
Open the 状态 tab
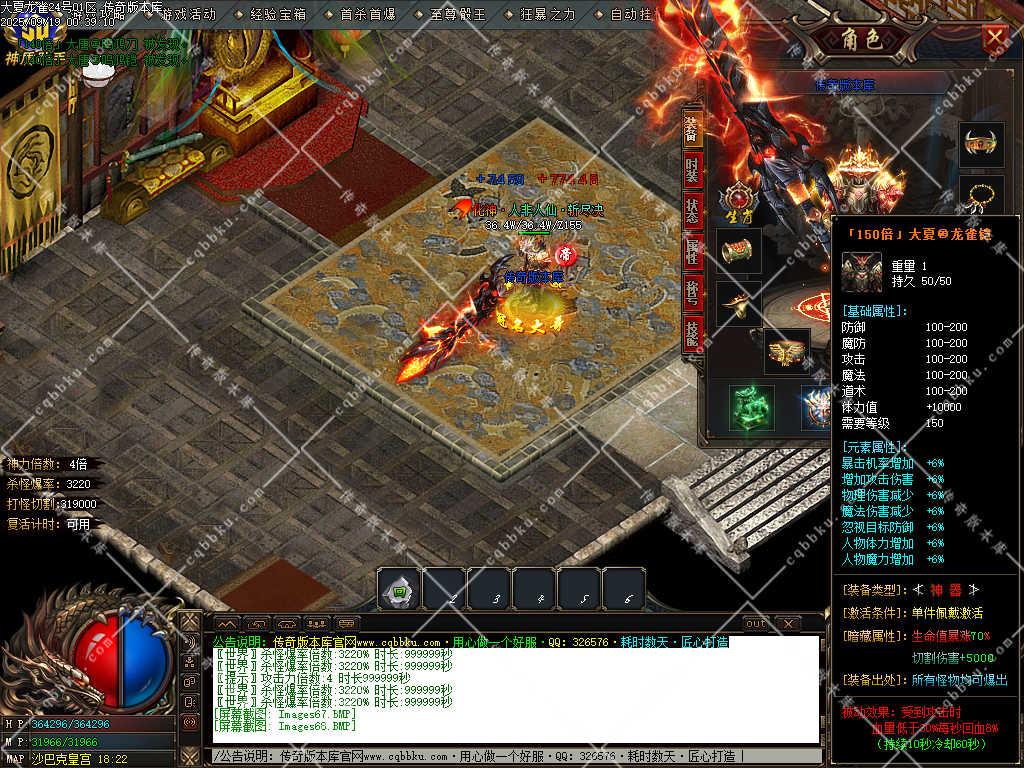coord(692,211)
